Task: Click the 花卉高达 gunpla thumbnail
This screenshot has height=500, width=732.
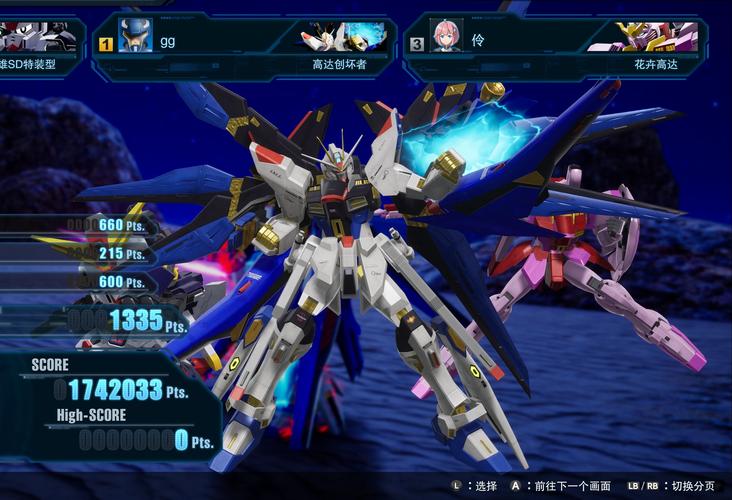Action: click(656, 36)
